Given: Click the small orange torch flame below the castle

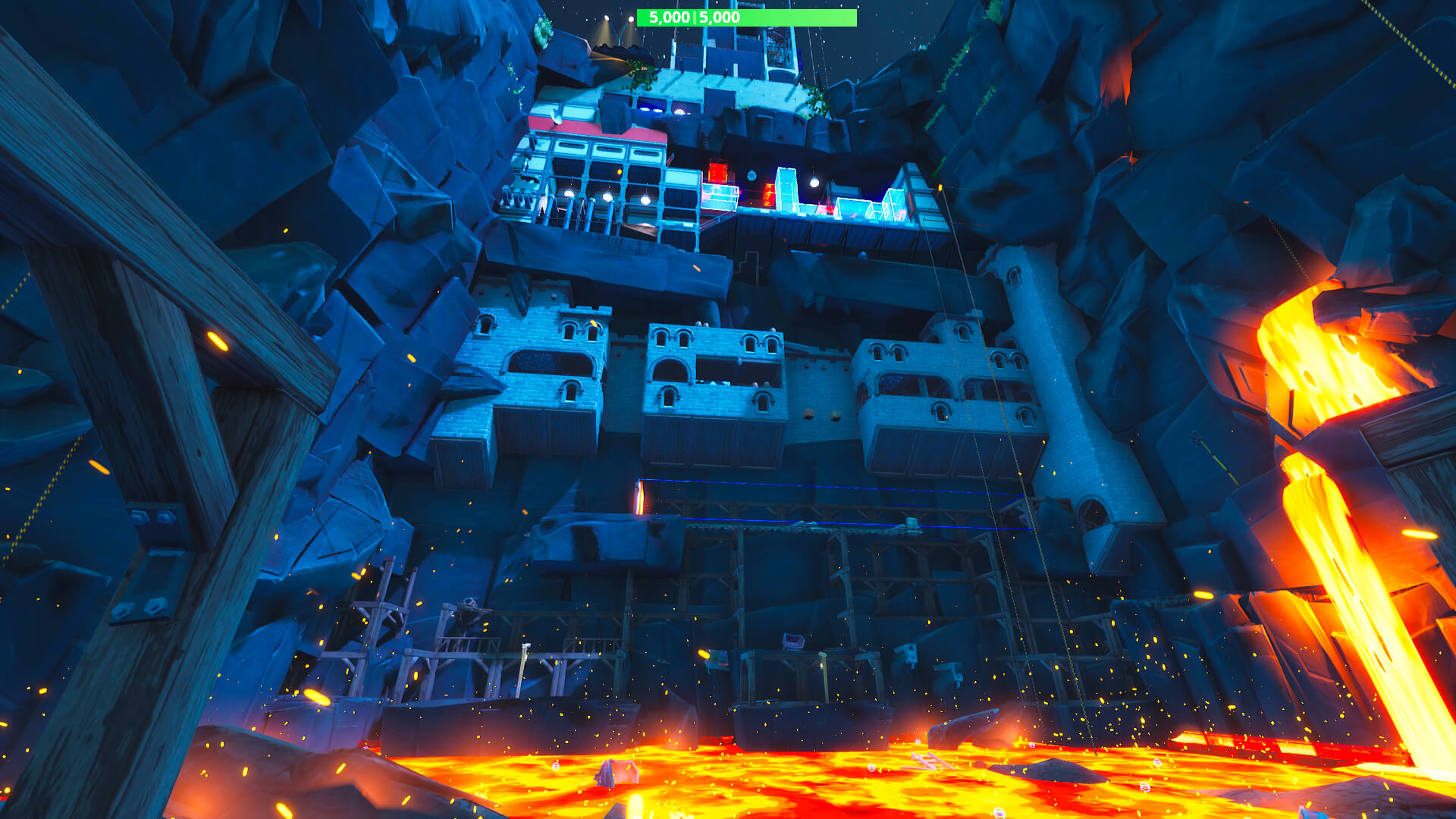Looking at the screenshot, I should [639, 498].
